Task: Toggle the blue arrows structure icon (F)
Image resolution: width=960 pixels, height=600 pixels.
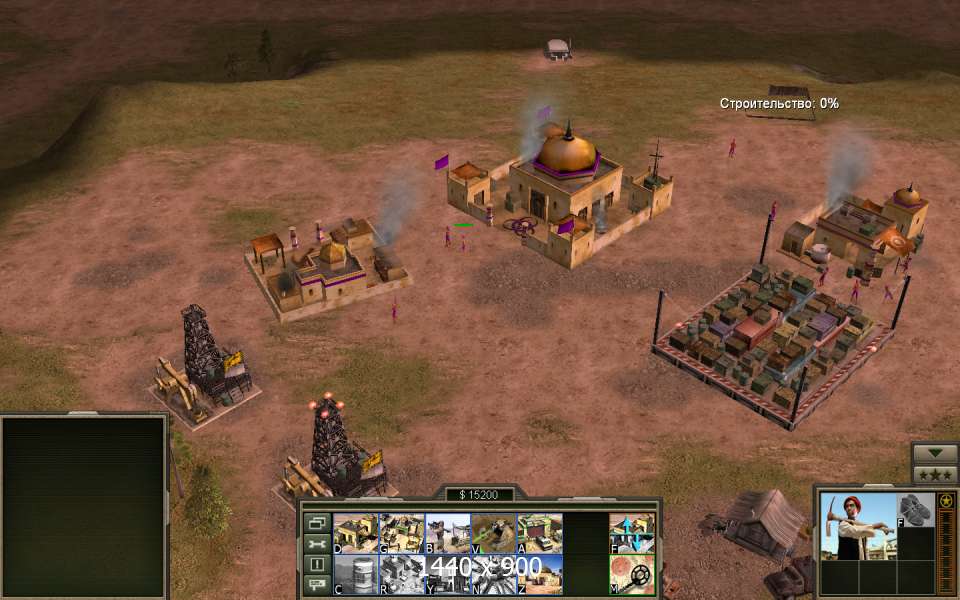Action: pos(632,533)
